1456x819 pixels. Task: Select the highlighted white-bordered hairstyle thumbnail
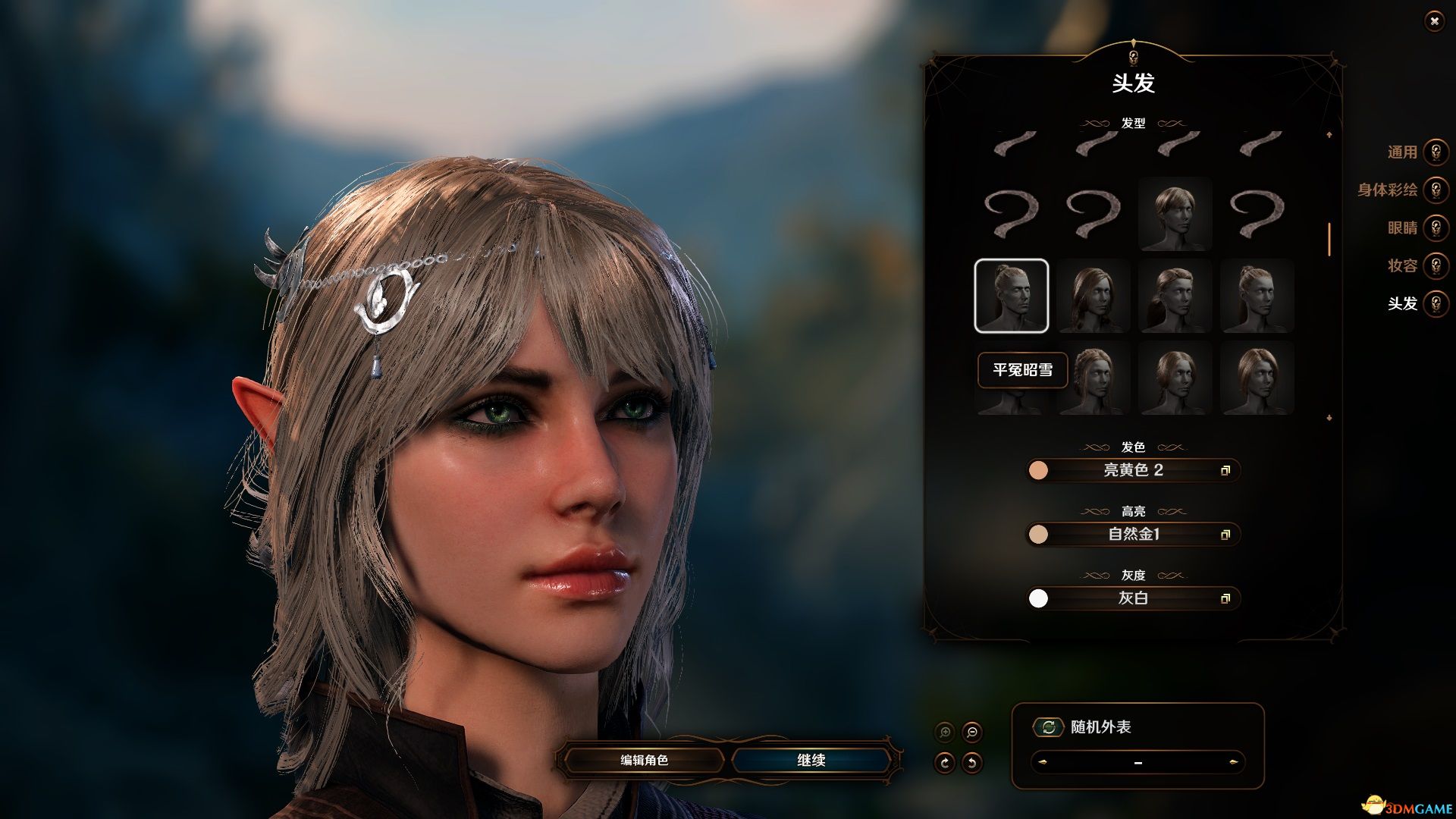pyautogui.click(x=1011, y=296)
